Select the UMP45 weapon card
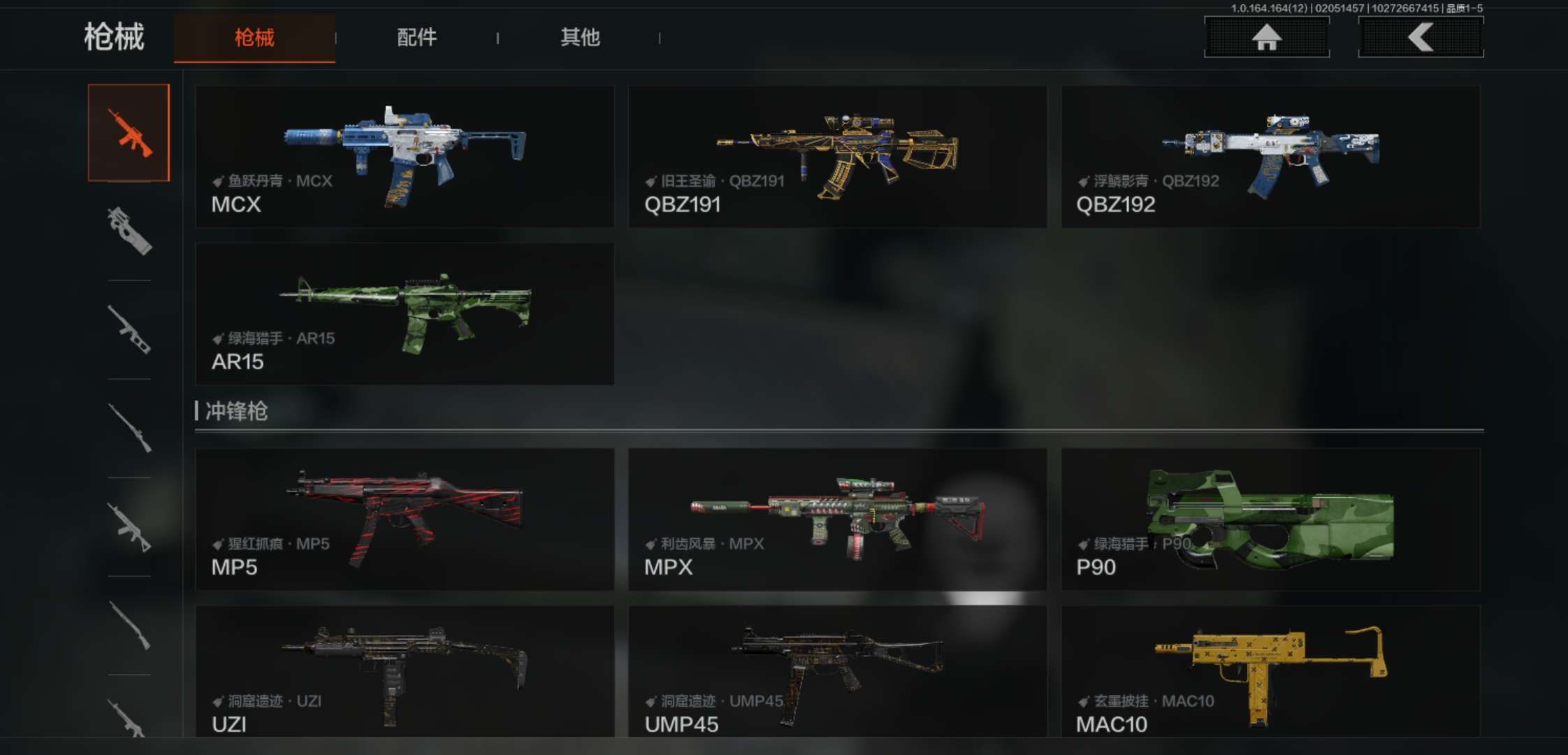The width and height of the screenshot is (1568, 755). (837, 671)
